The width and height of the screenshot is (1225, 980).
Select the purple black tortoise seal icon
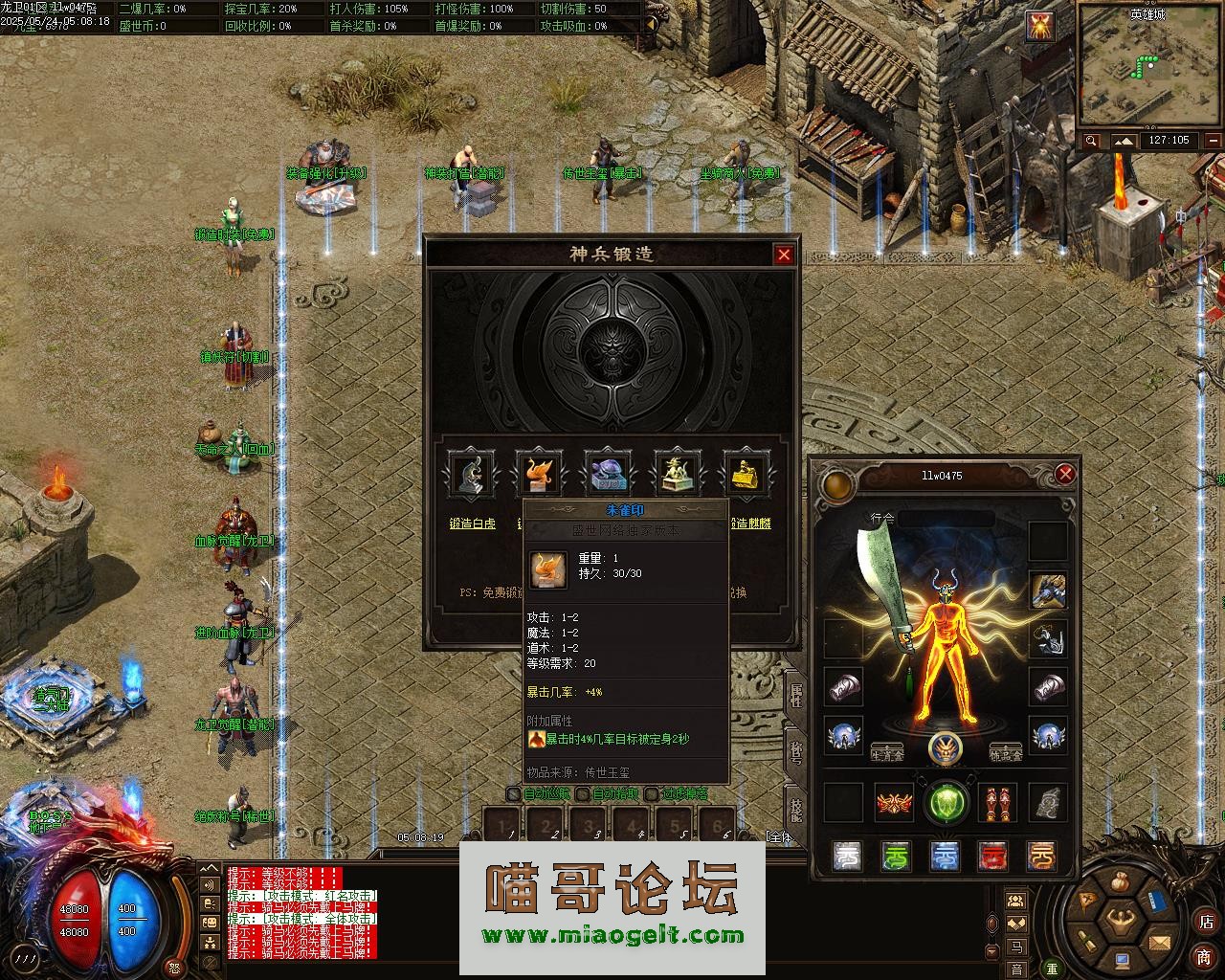pos(609,474)
